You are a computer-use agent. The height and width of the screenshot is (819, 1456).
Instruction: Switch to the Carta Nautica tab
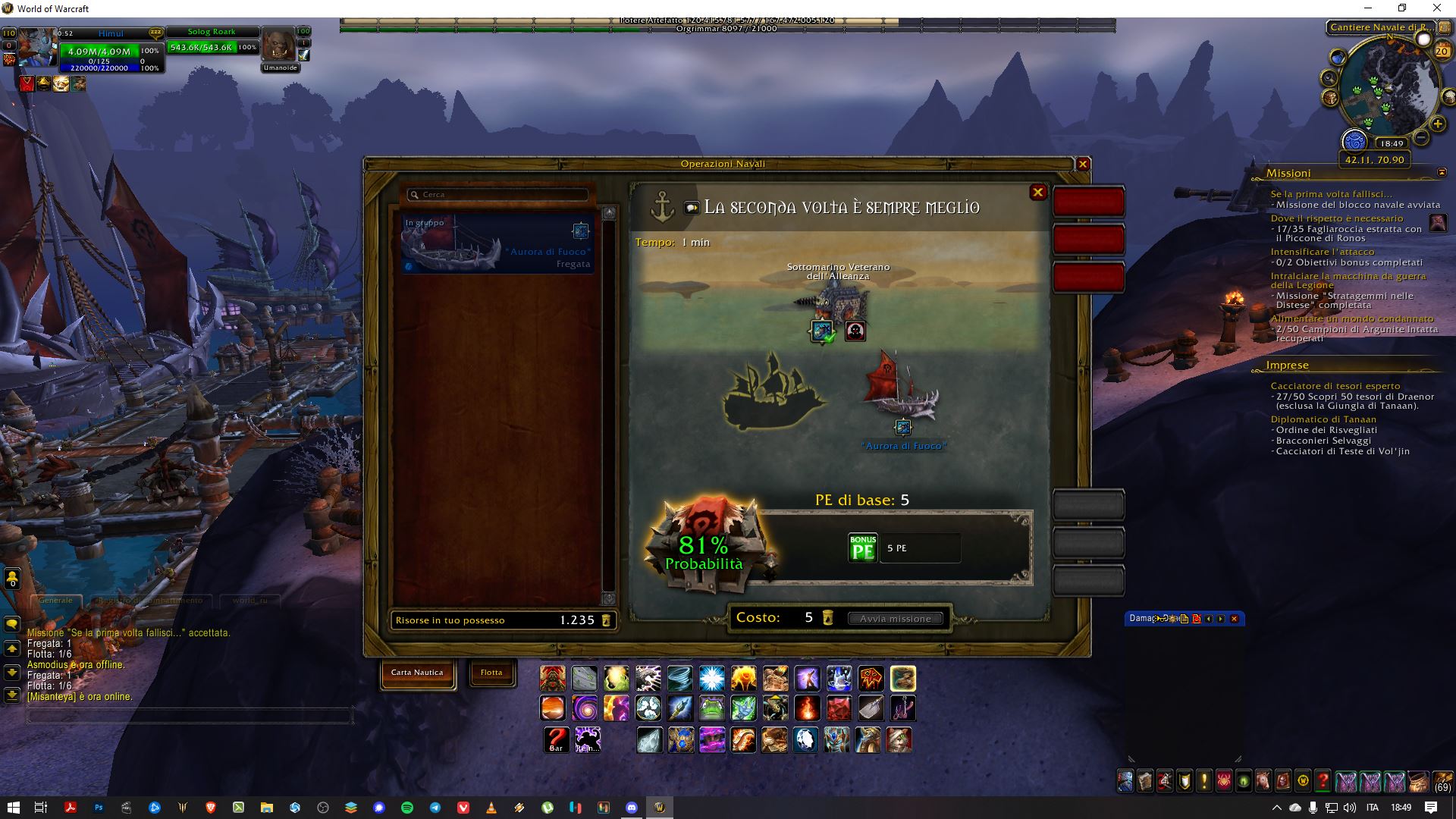(x=417, y=673)
